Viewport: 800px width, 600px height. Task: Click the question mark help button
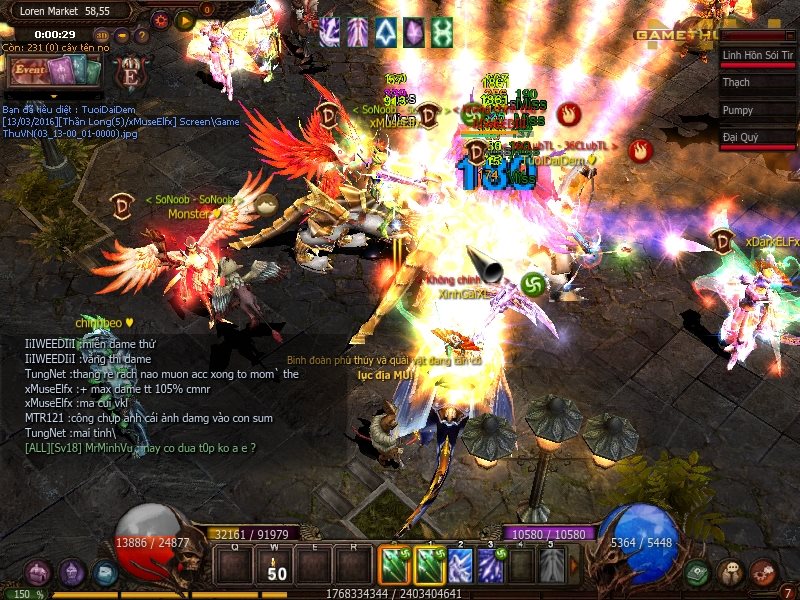pyautogui.click(x=142, y=35)
